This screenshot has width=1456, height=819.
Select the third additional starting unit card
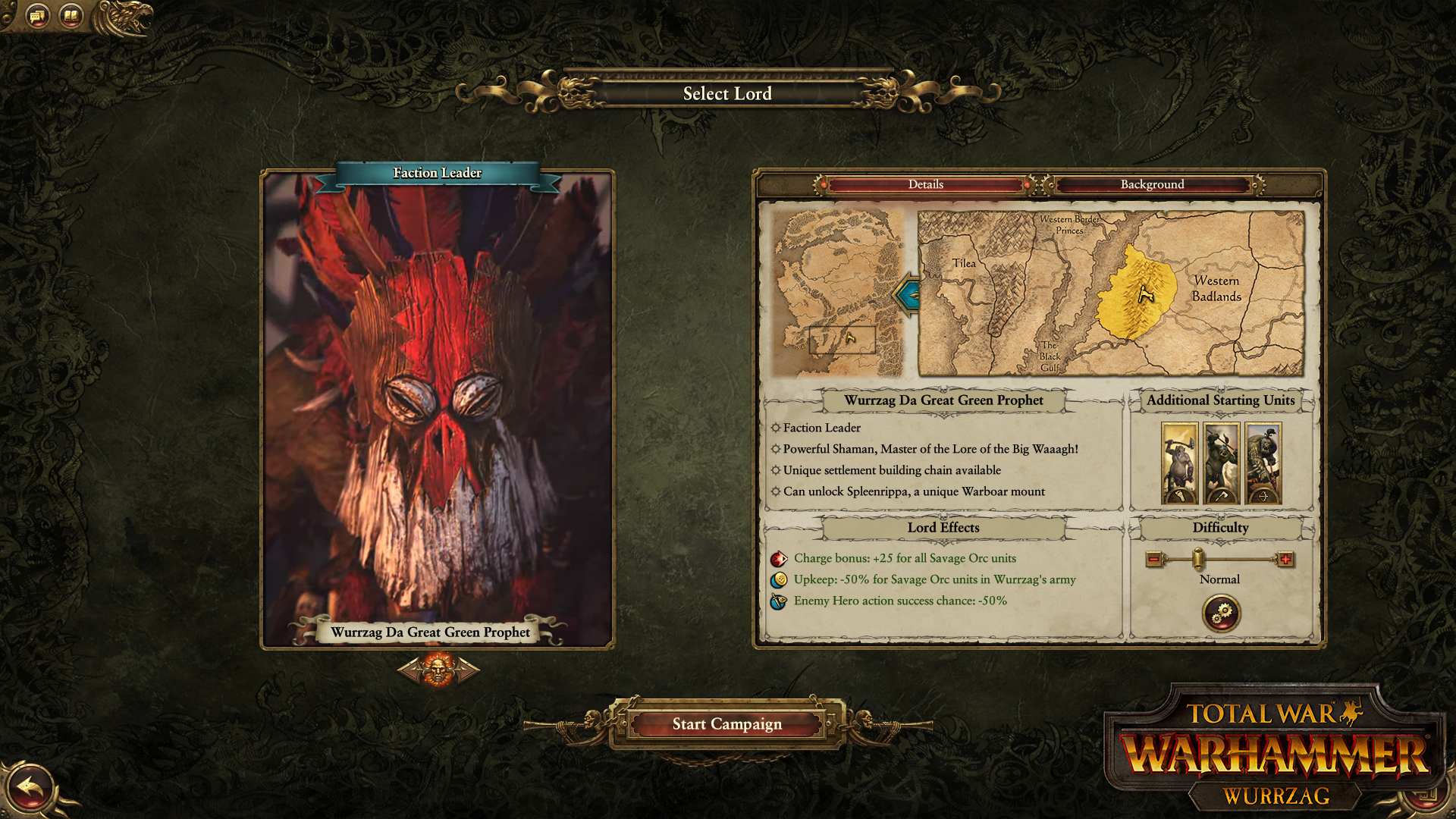pos(1265,463)
